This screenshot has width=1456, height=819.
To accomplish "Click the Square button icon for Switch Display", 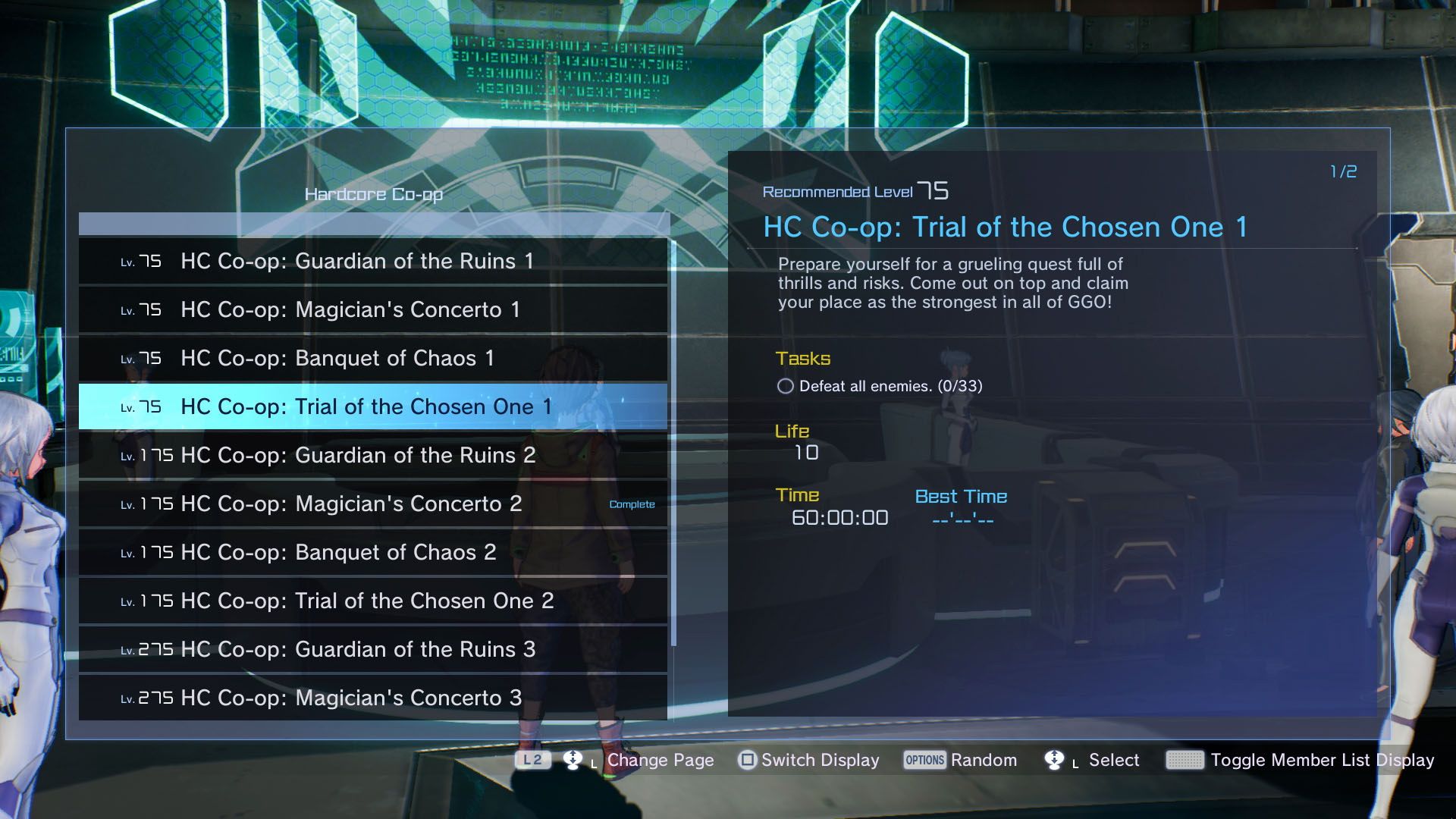I will [x=746, y=760].
